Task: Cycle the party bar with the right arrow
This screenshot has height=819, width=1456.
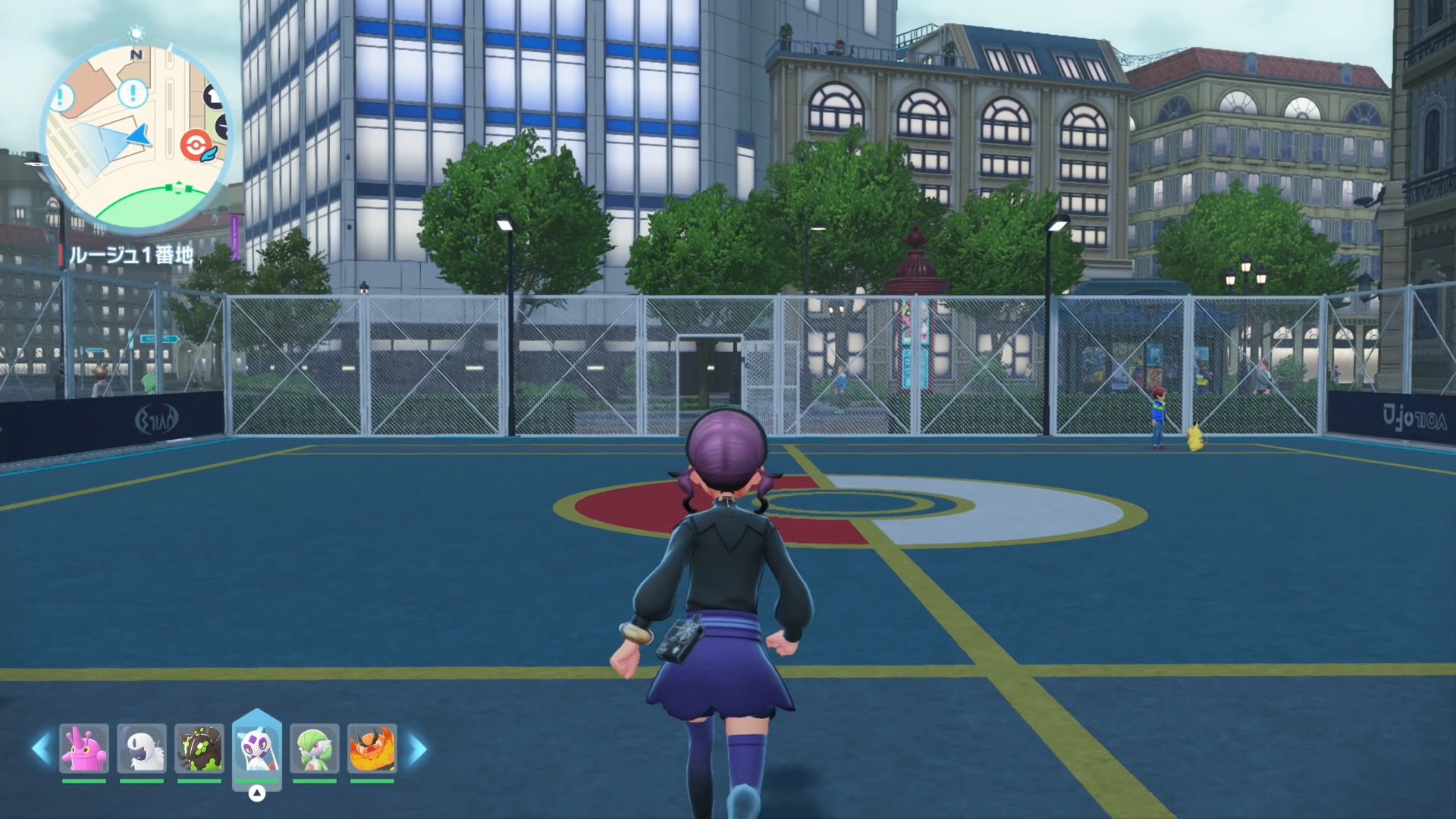Action: tap(417, 749)
